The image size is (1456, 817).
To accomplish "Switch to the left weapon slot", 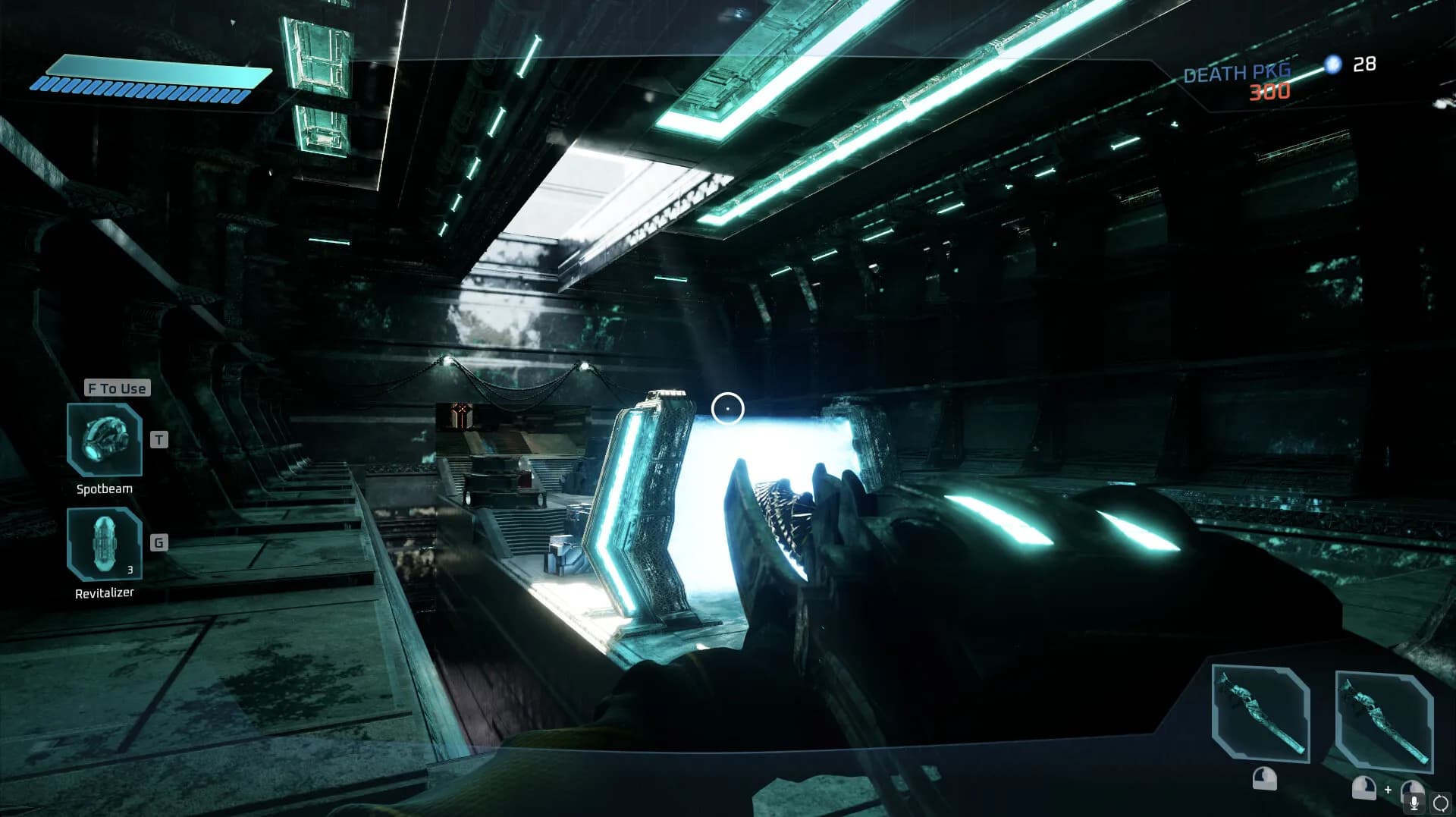I will point(1259,713).
